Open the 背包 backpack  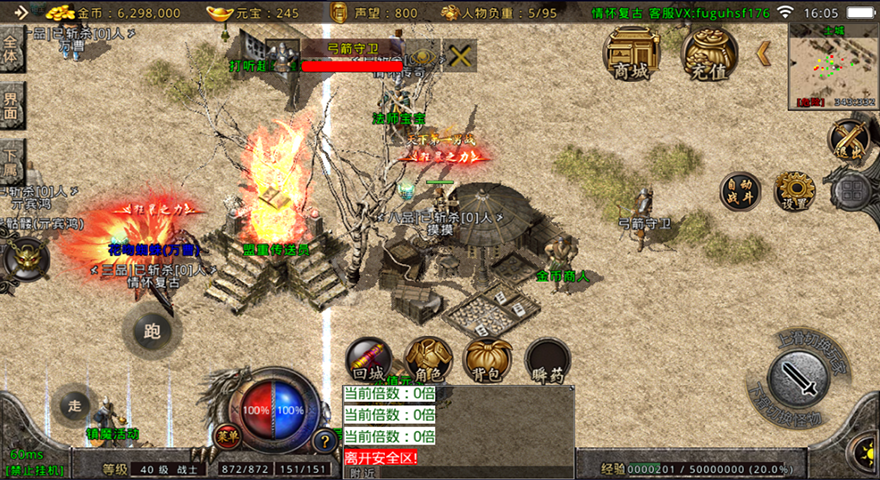click(488, 360)
